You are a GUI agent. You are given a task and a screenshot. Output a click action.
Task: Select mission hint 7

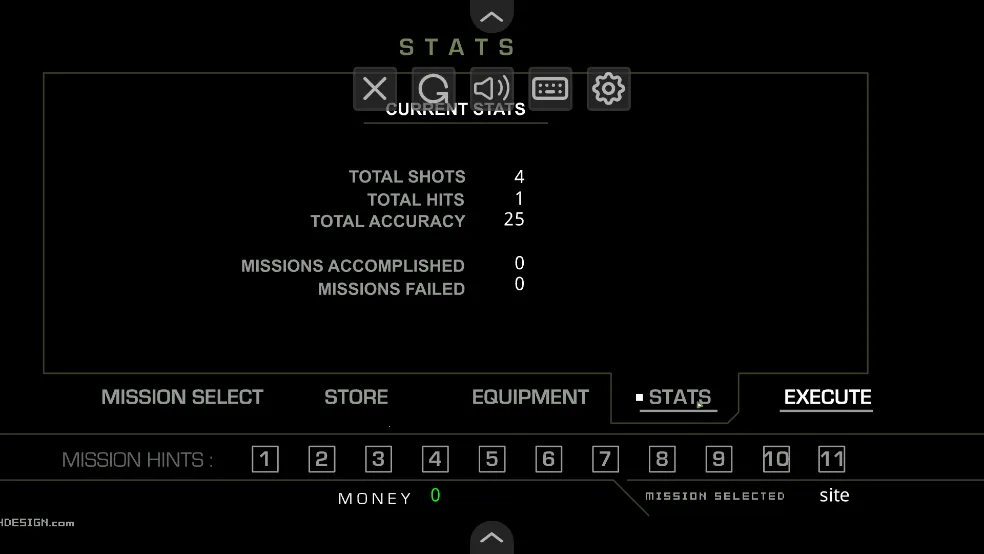[x=605, y=459]
